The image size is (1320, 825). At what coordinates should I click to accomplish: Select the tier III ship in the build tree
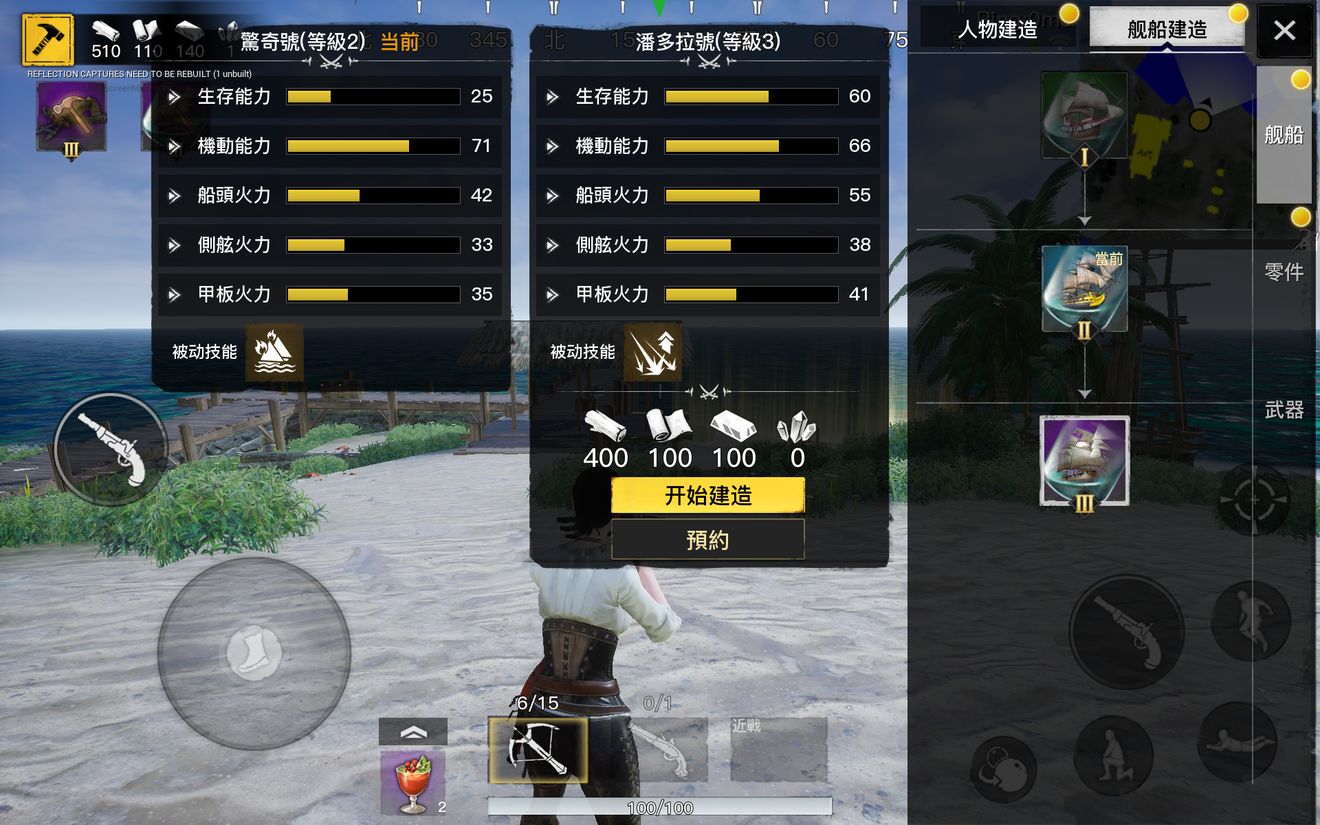[1083, 461]
